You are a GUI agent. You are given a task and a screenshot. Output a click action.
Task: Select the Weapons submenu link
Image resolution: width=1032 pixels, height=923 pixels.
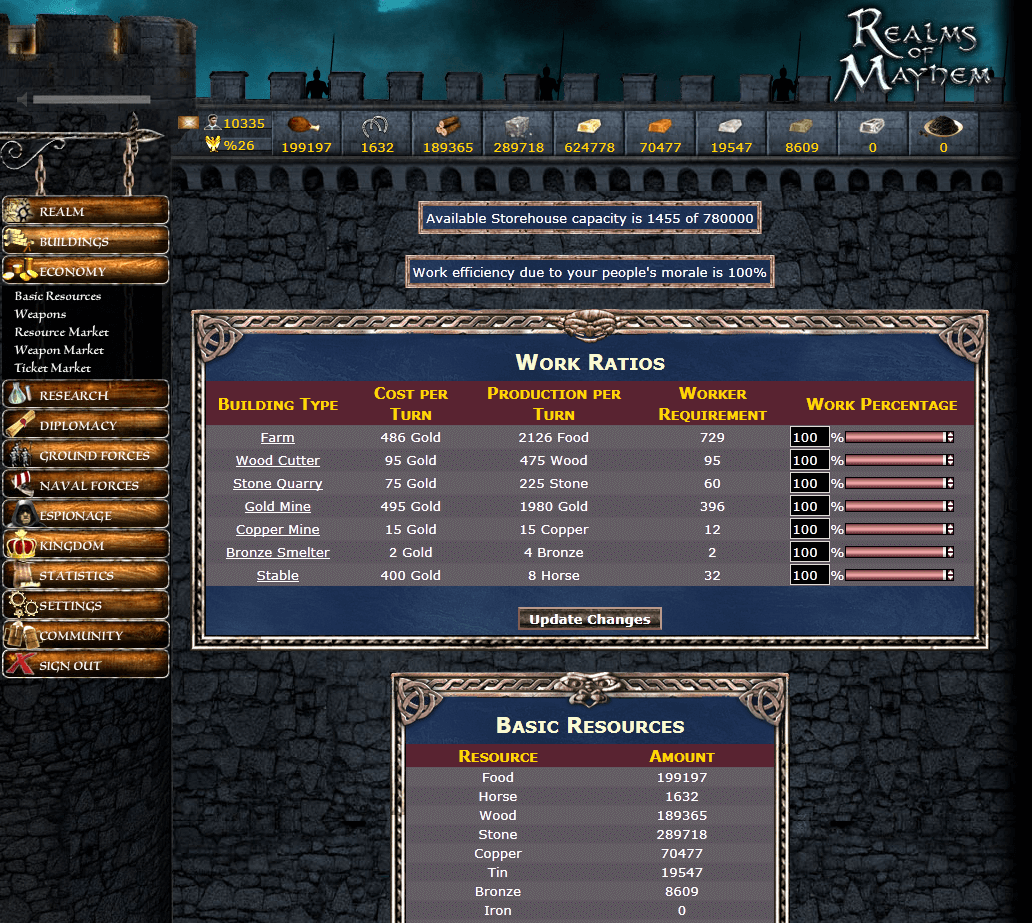(40, 314)
